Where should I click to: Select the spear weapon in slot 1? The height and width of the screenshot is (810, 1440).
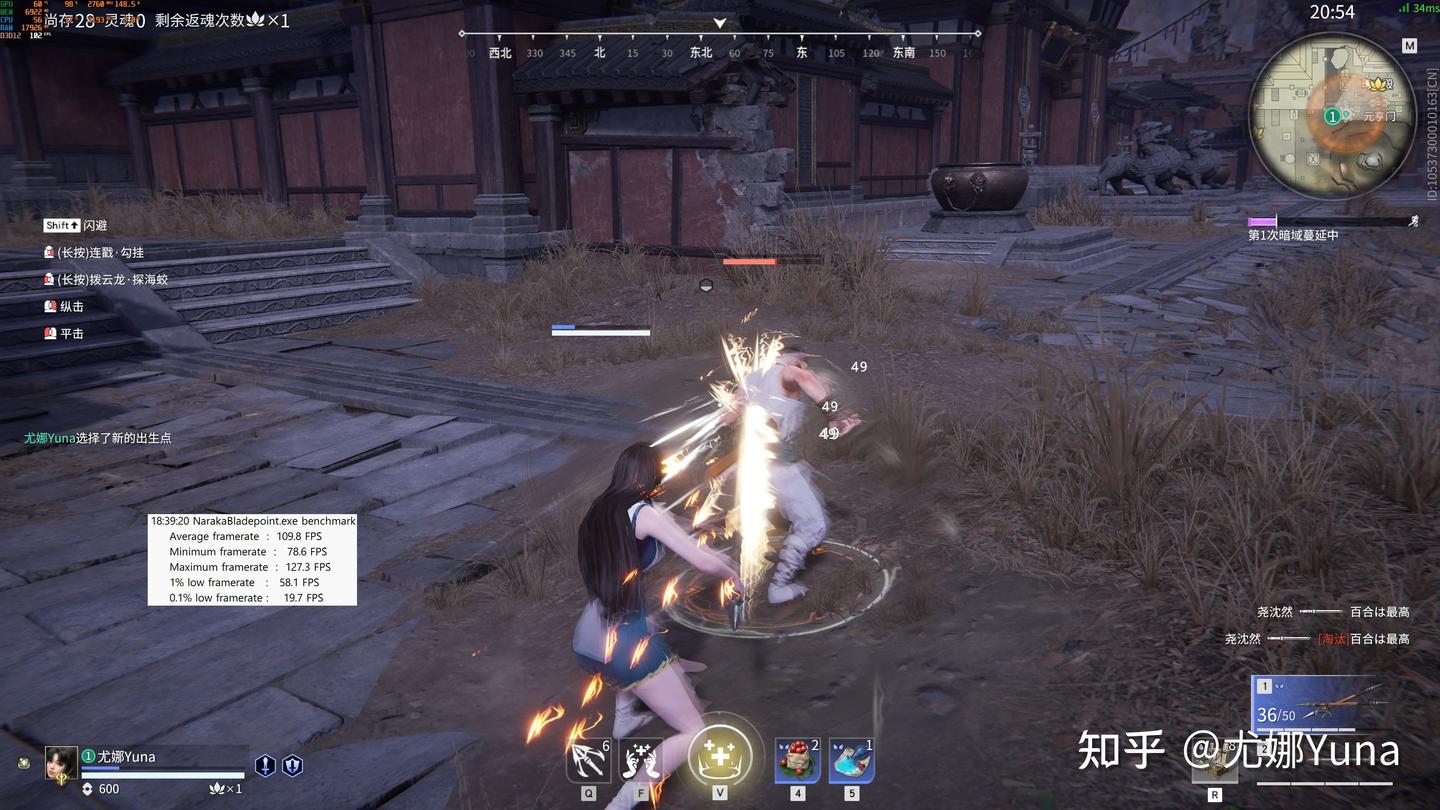coord(1320,705)
